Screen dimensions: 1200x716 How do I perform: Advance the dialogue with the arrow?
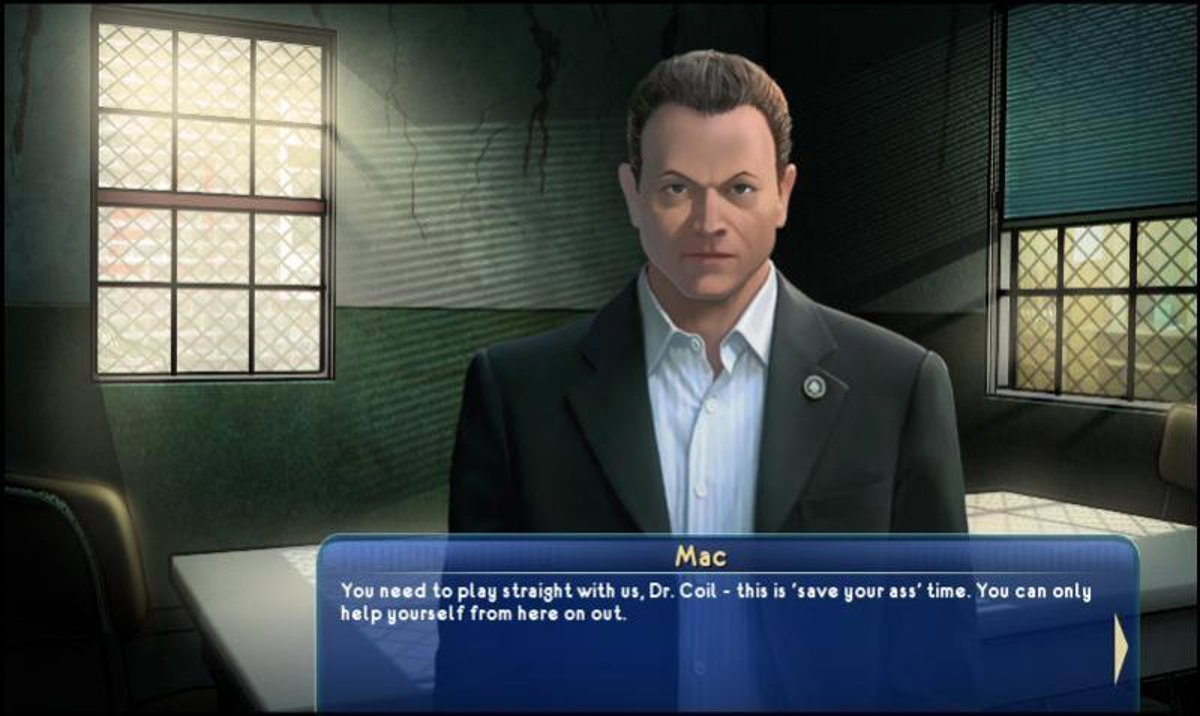pyautogui.click(x=1120, y=649)
